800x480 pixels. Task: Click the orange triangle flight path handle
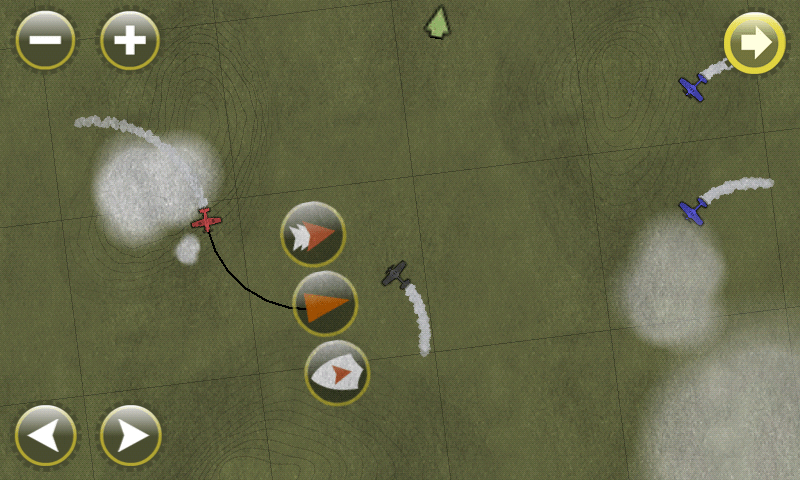(325, 304)
